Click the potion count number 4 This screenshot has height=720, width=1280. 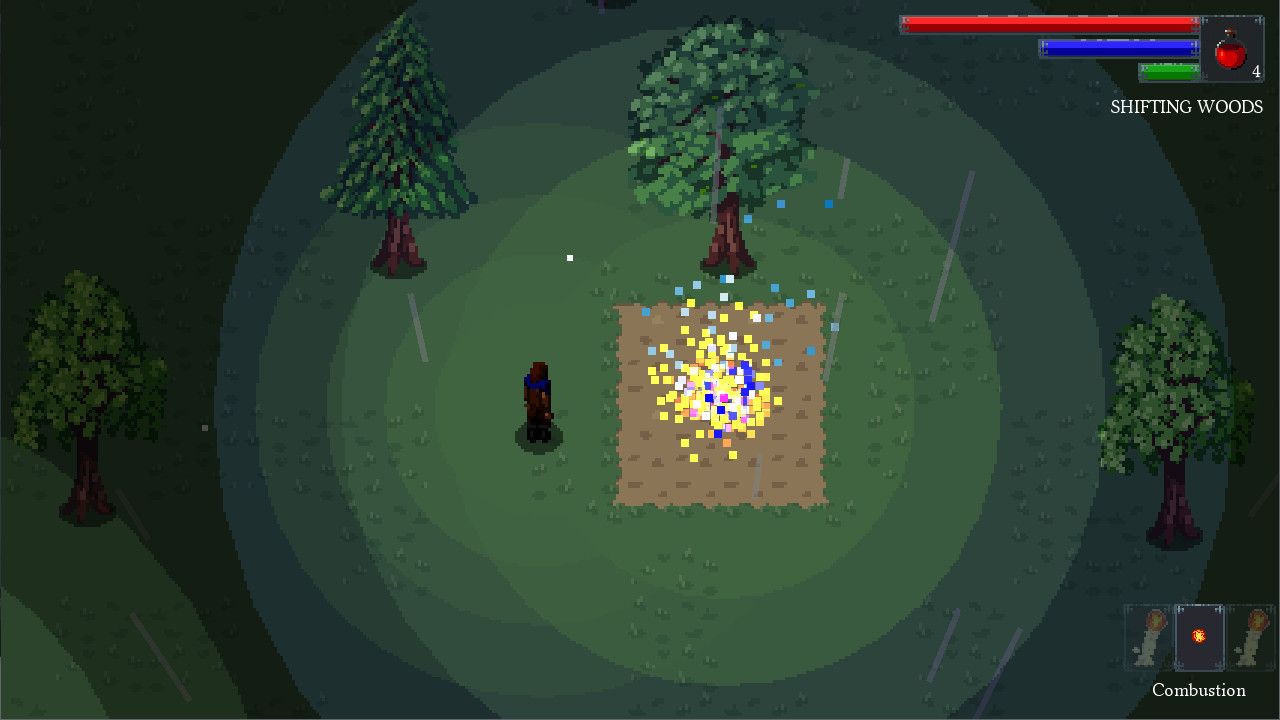[1257, 72]
